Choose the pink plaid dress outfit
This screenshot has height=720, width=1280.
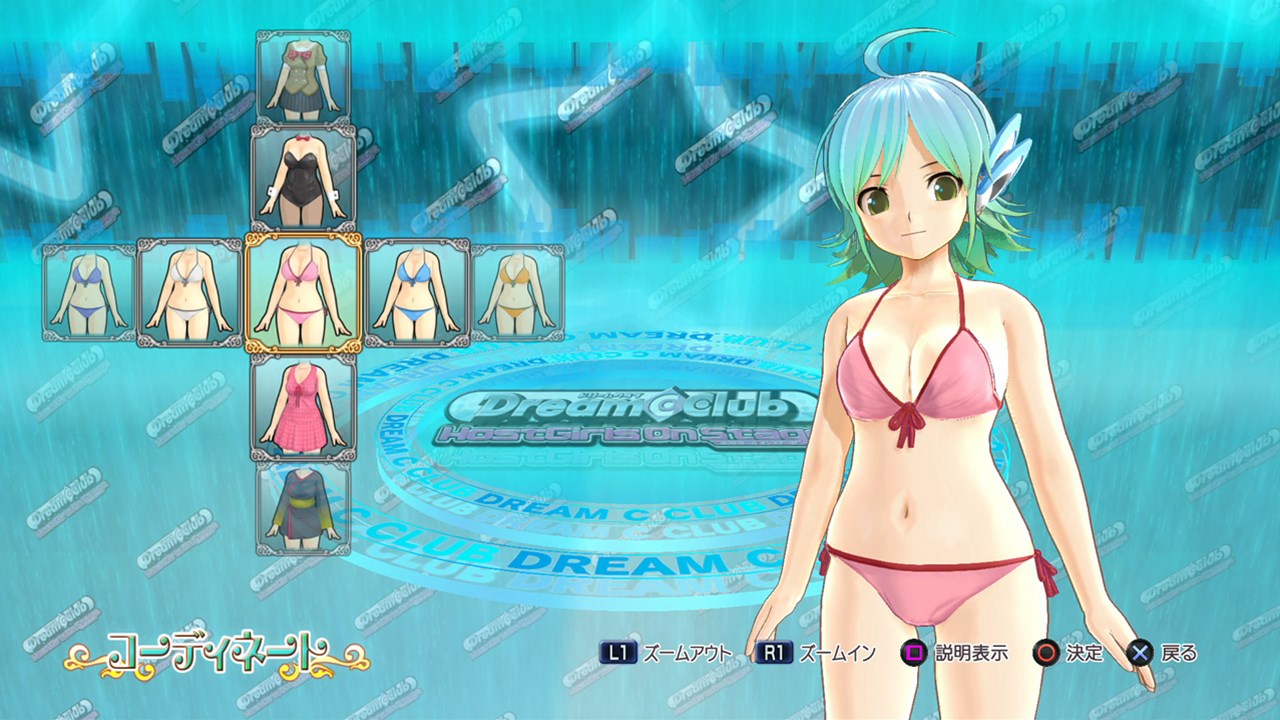point(303,406)
